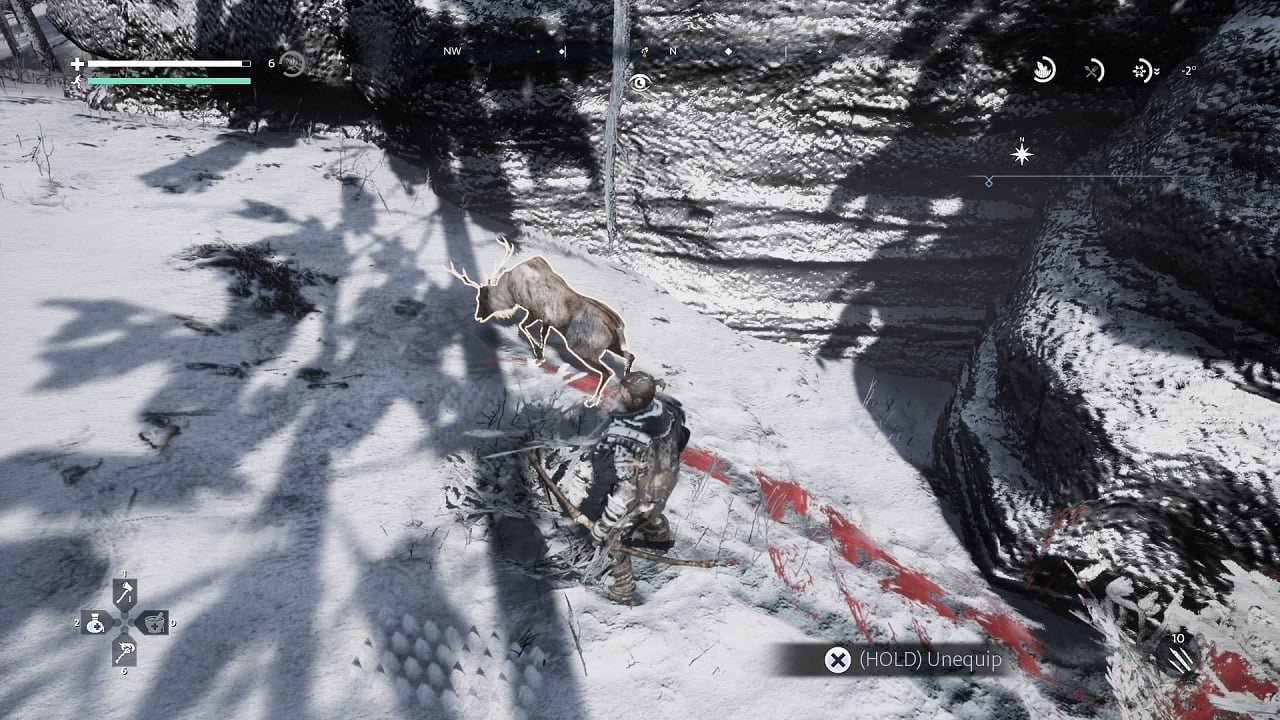Click the north star compass marker

(x=1022, y=154)
